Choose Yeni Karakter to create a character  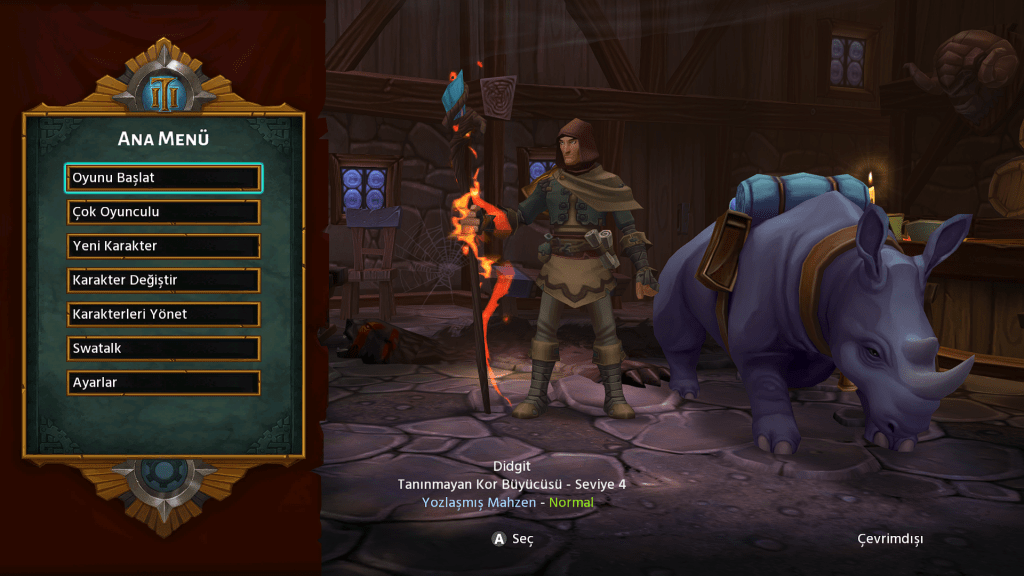[163, 246]
